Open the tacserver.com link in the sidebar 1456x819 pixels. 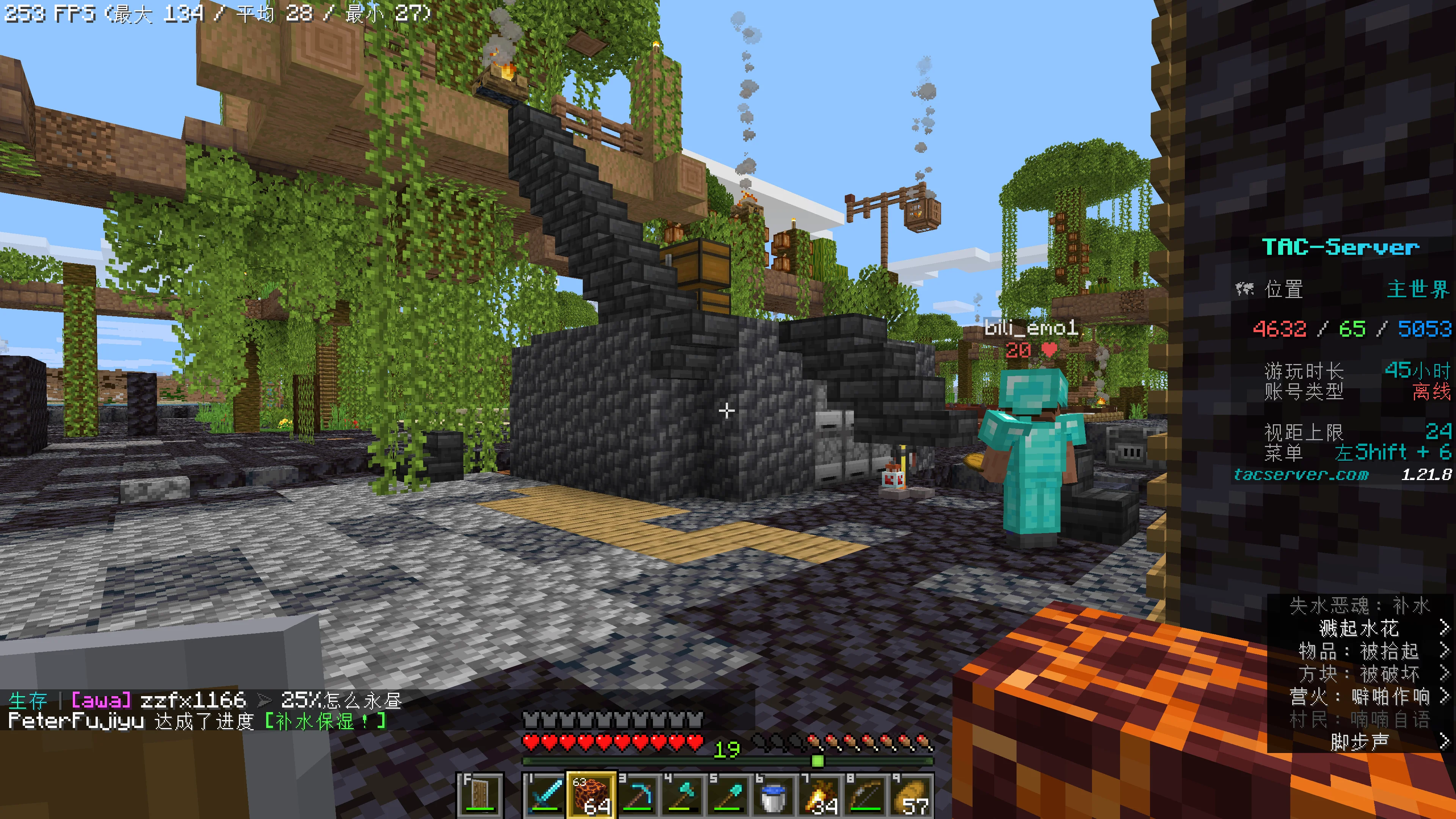coord(1301,474)
